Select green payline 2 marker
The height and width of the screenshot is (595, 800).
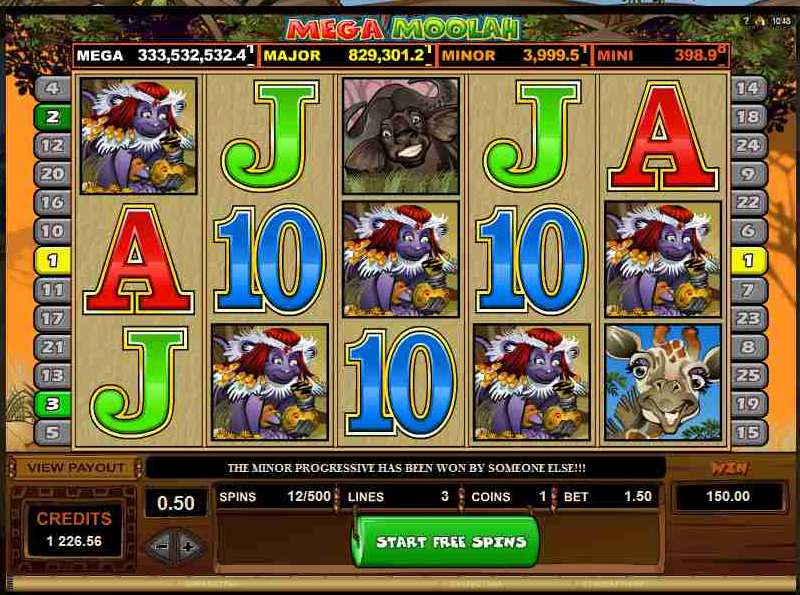(x=52, y=117)
